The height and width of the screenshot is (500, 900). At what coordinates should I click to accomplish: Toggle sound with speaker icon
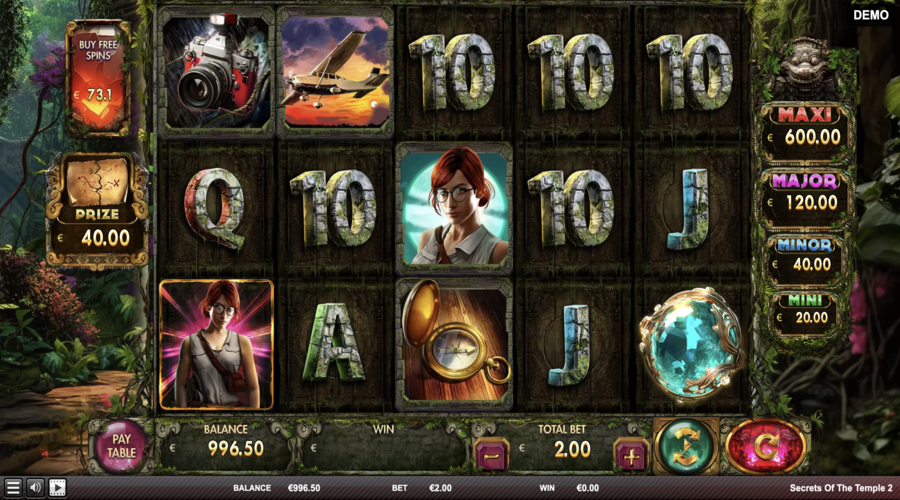coord(35,488)
